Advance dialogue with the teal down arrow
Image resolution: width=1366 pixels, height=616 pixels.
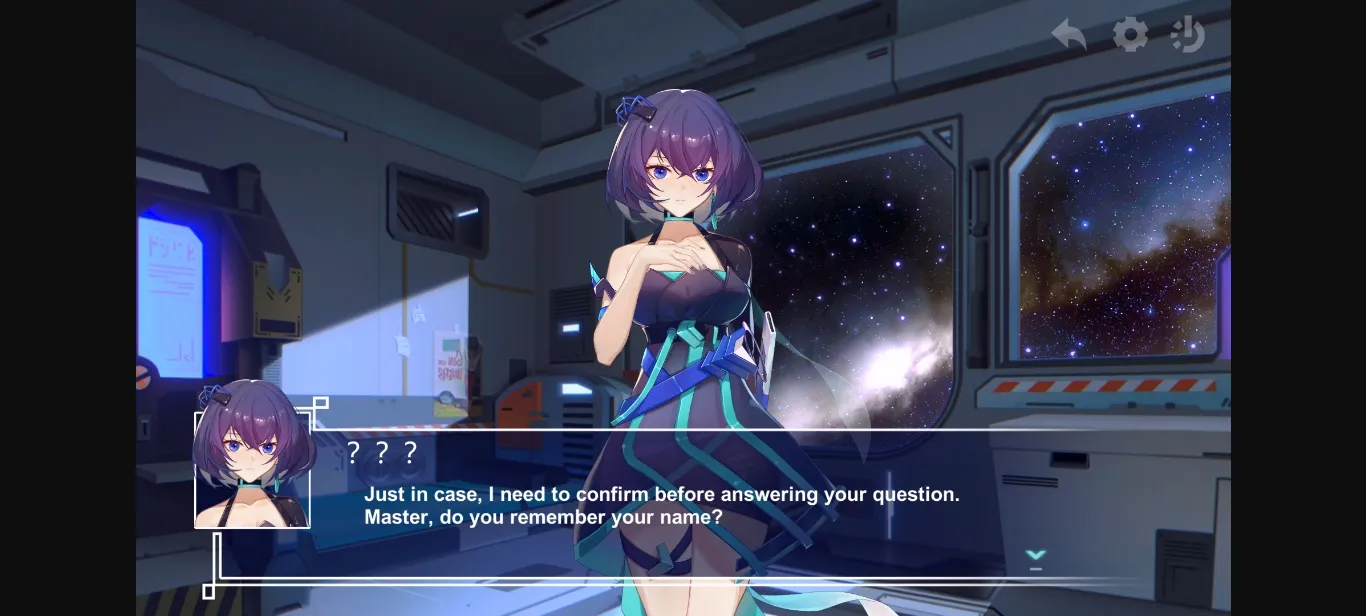(x=1036, y=556)
